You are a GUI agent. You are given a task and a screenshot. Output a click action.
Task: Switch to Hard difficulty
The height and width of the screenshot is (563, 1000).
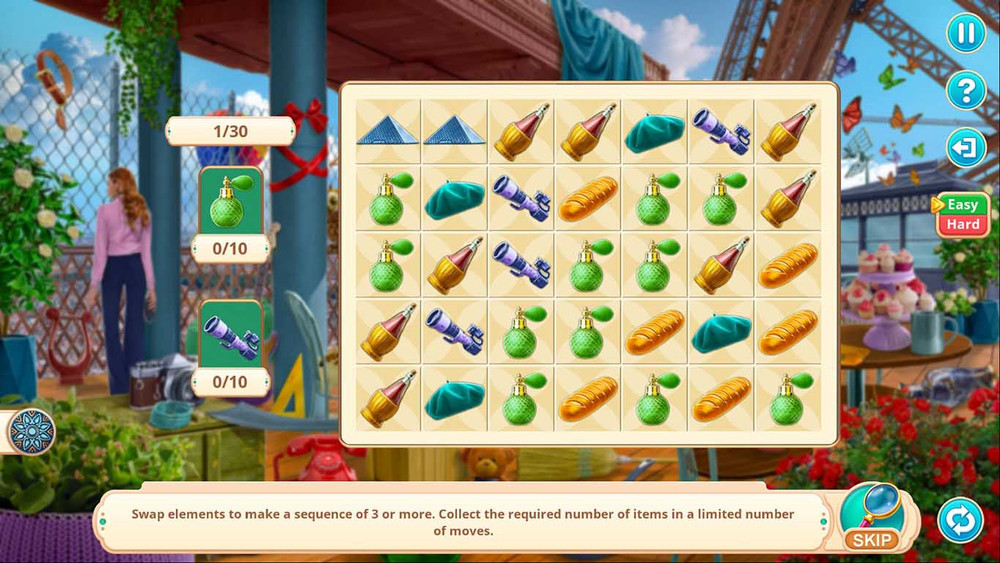click(x=963, y=225)
